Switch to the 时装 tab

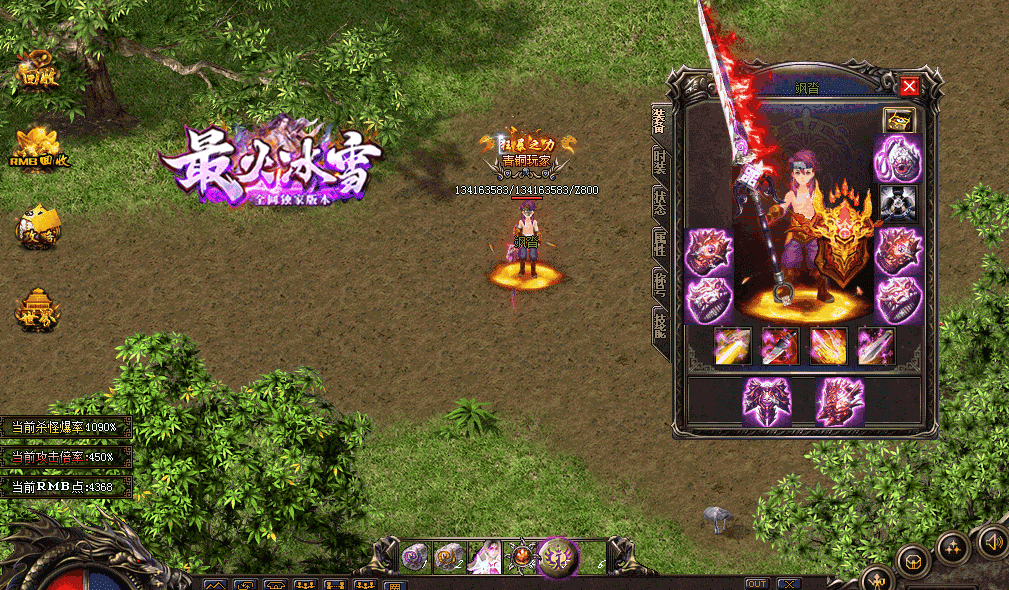pos(660,161)
